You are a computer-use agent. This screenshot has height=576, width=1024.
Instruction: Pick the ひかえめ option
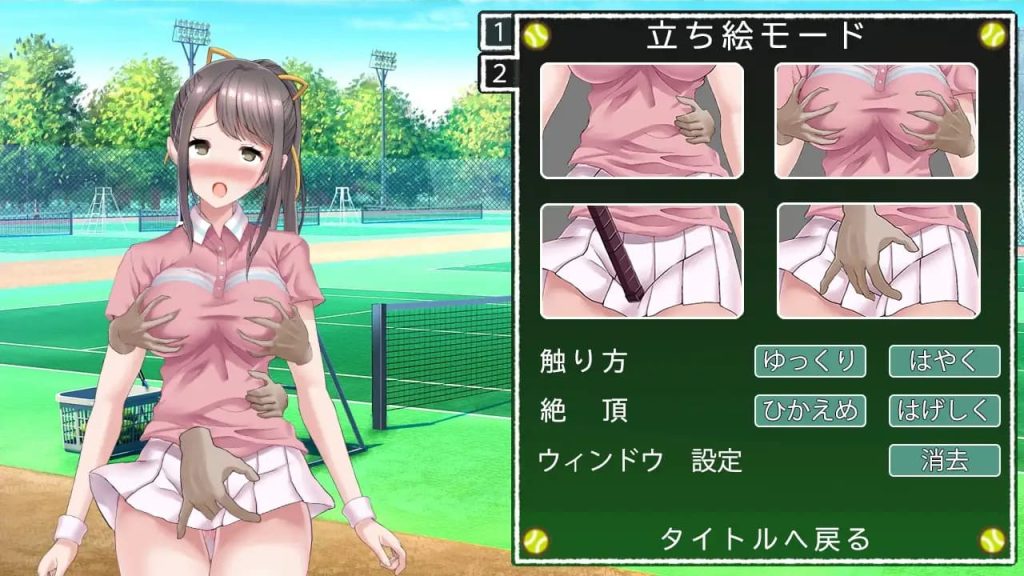tap(810, 410)
